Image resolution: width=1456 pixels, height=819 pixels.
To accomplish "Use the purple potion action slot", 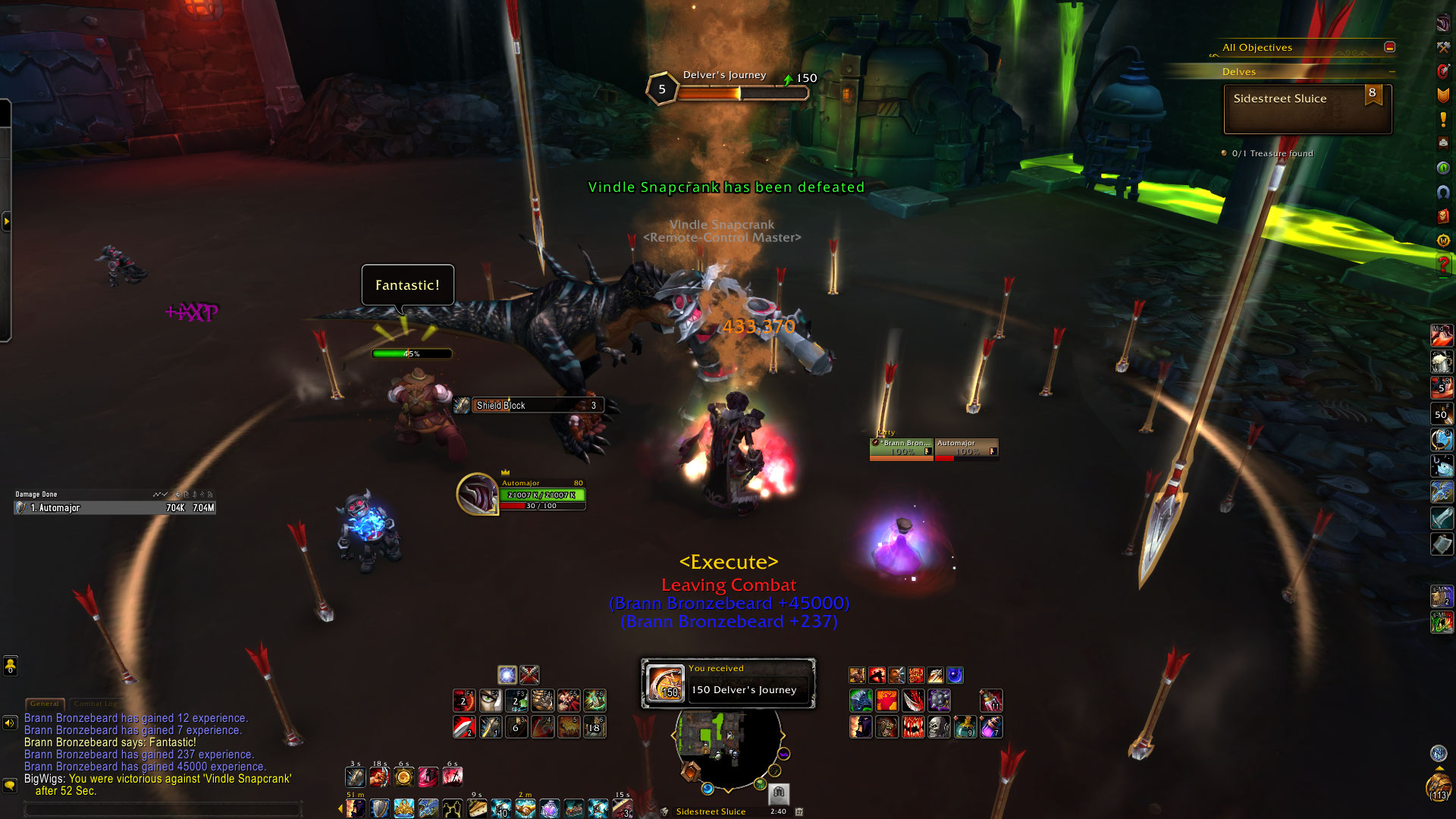I will (990, 727).
